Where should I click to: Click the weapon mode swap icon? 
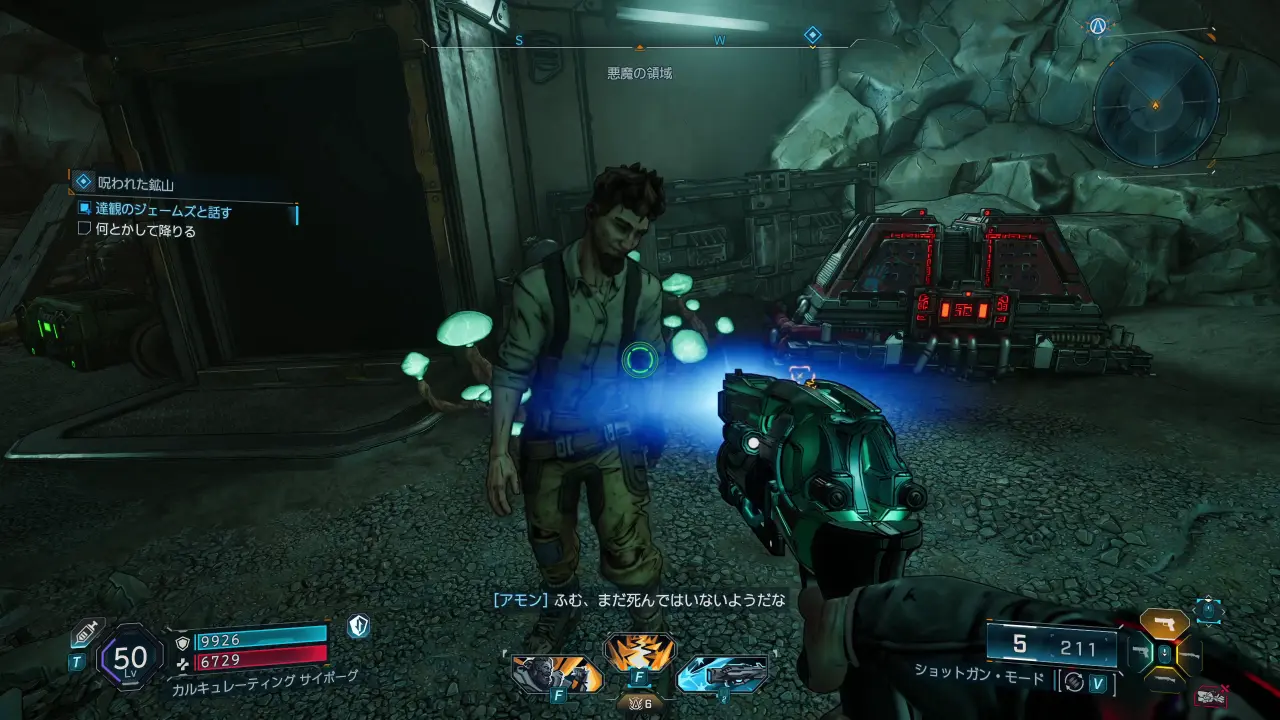click(1075, 682)
